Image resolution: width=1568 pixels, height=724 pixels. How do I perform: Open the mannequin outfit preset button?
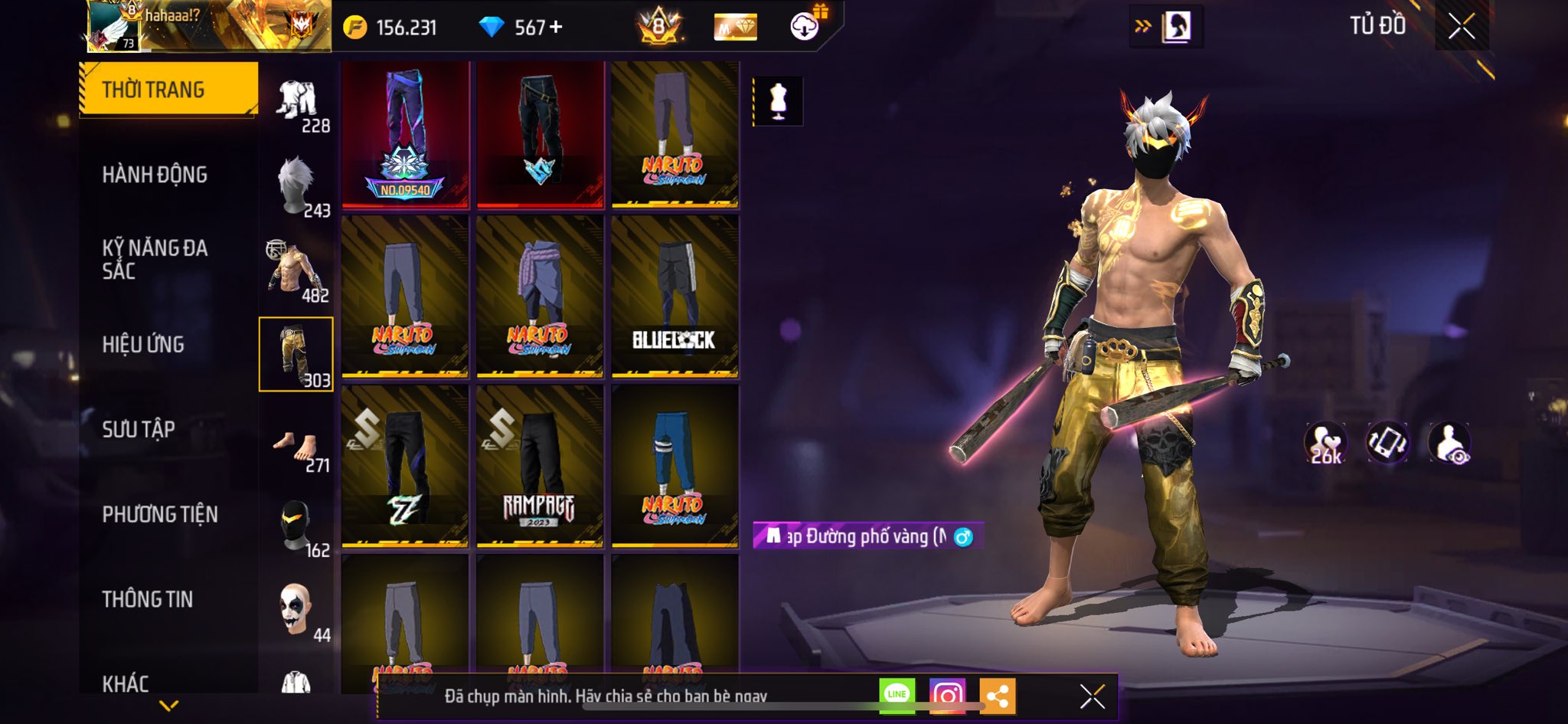tap(778, 101)
